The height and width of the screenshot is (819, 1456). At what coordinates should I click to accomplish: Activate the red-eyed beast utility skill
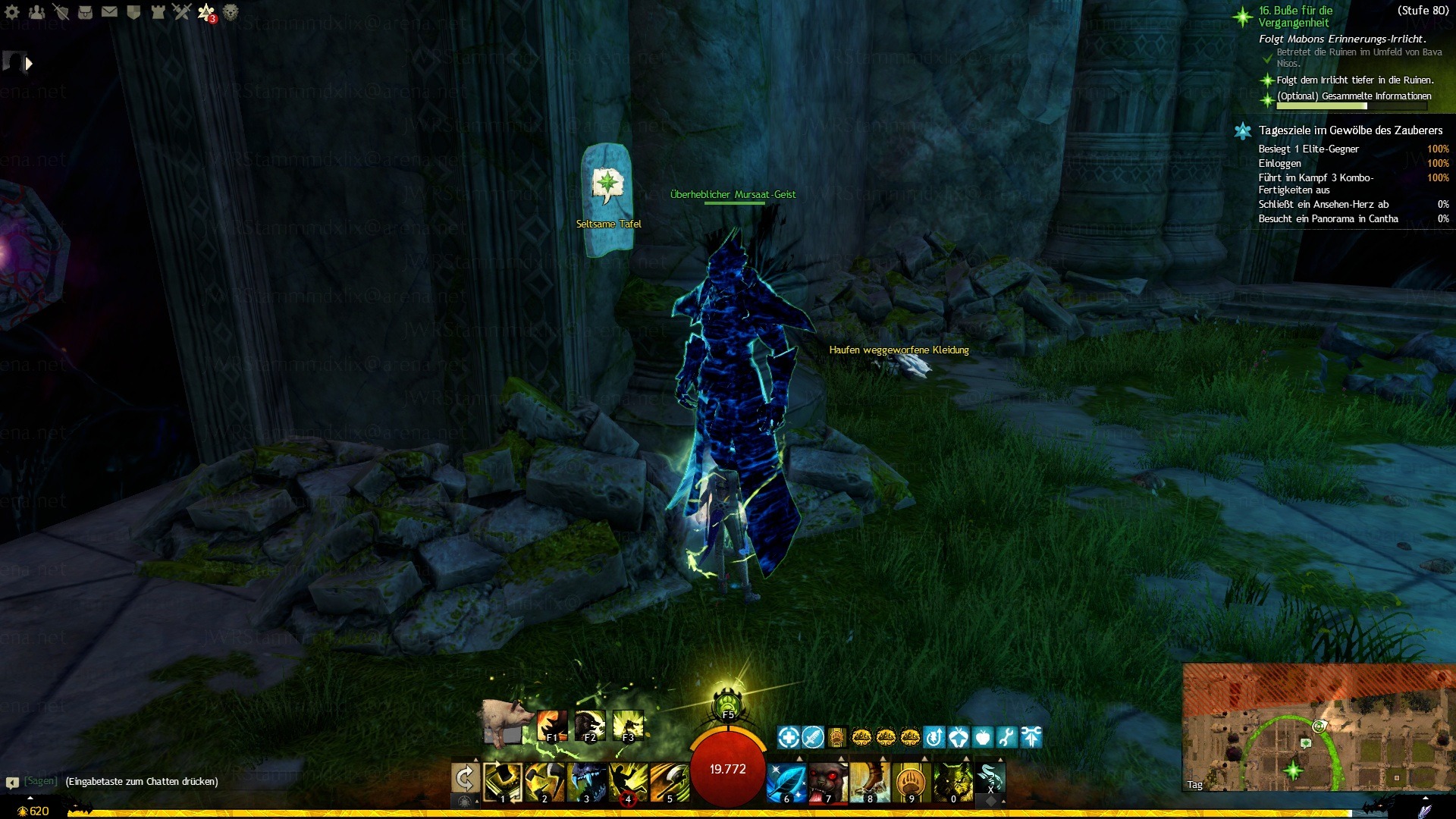pos(827,783)
